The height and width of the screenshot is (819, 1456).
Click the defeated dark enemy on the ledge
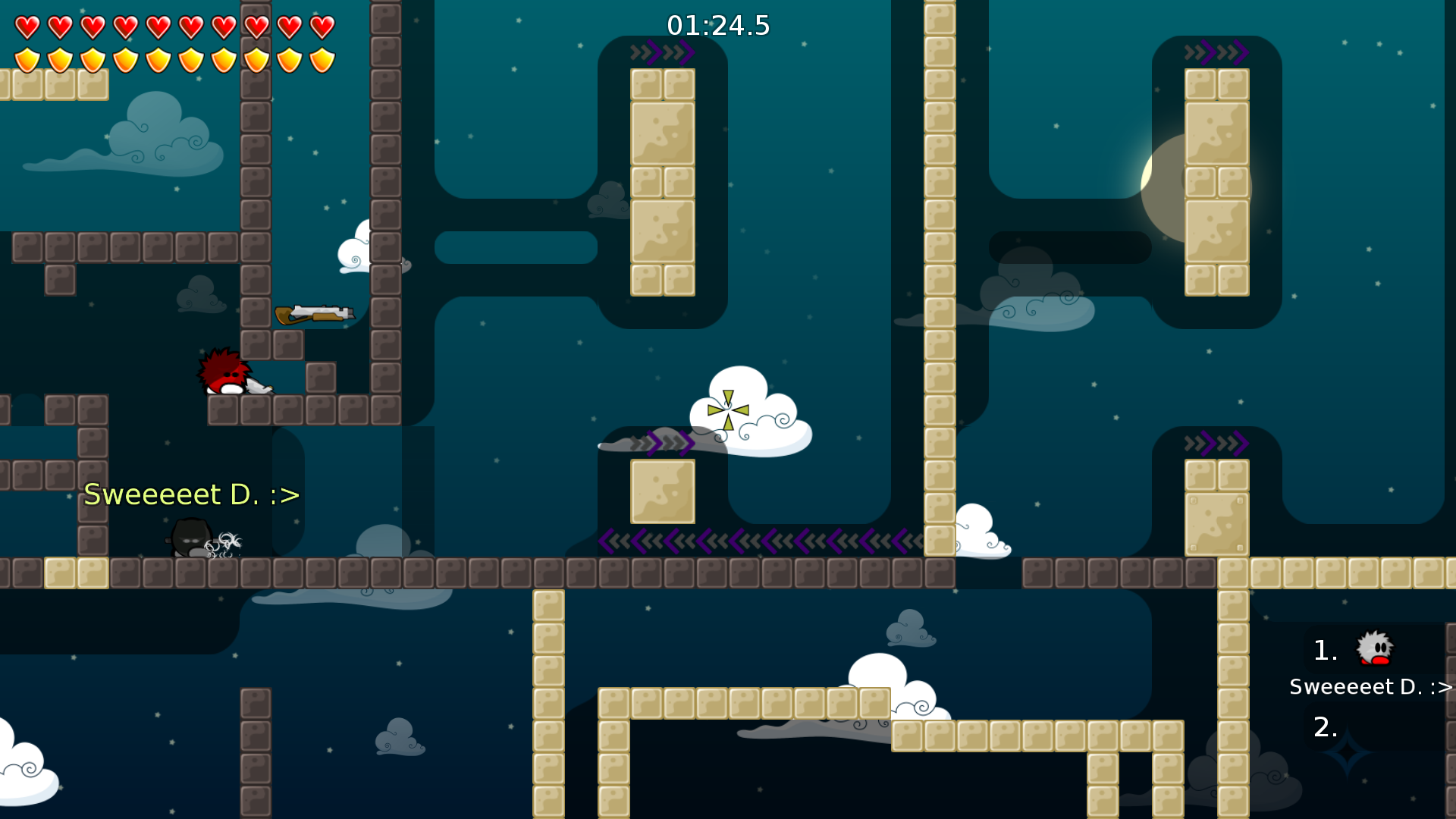[x=190, y=537]
